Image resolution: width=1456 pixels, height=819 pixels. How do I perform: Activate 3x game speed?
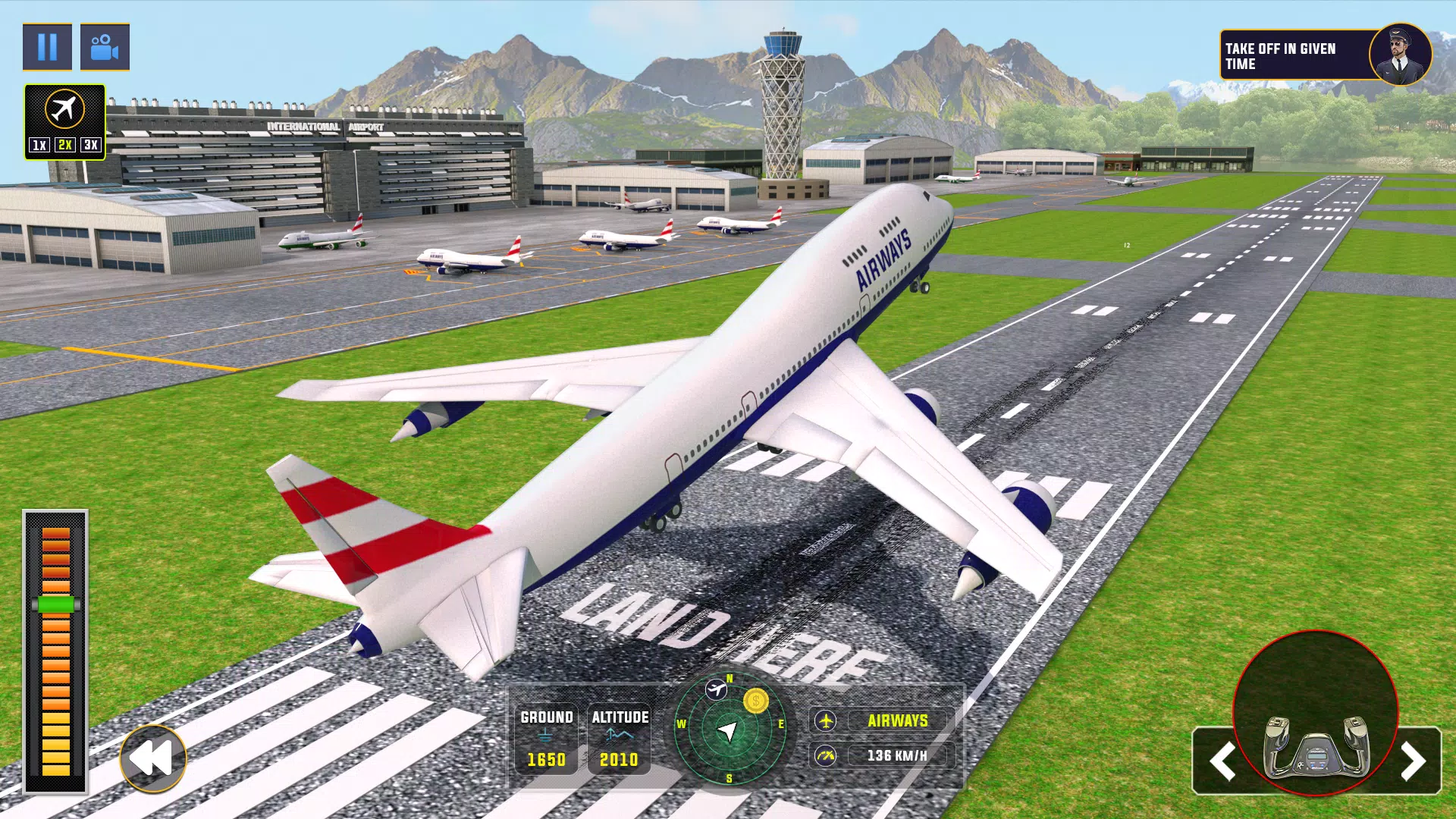point(89,145)
